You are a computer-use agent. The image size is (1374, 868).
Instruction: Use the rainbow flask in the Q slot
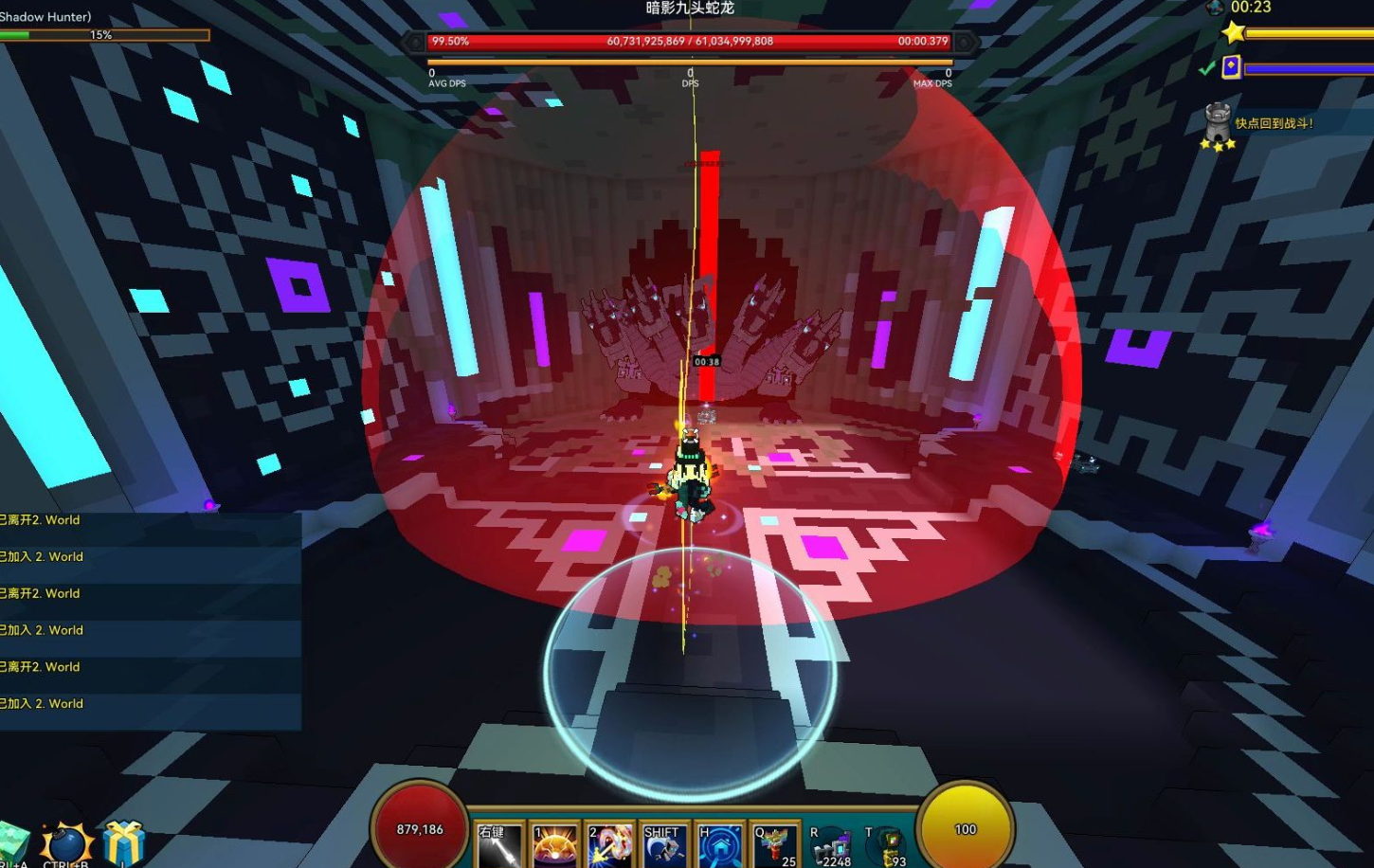(774, 844)
